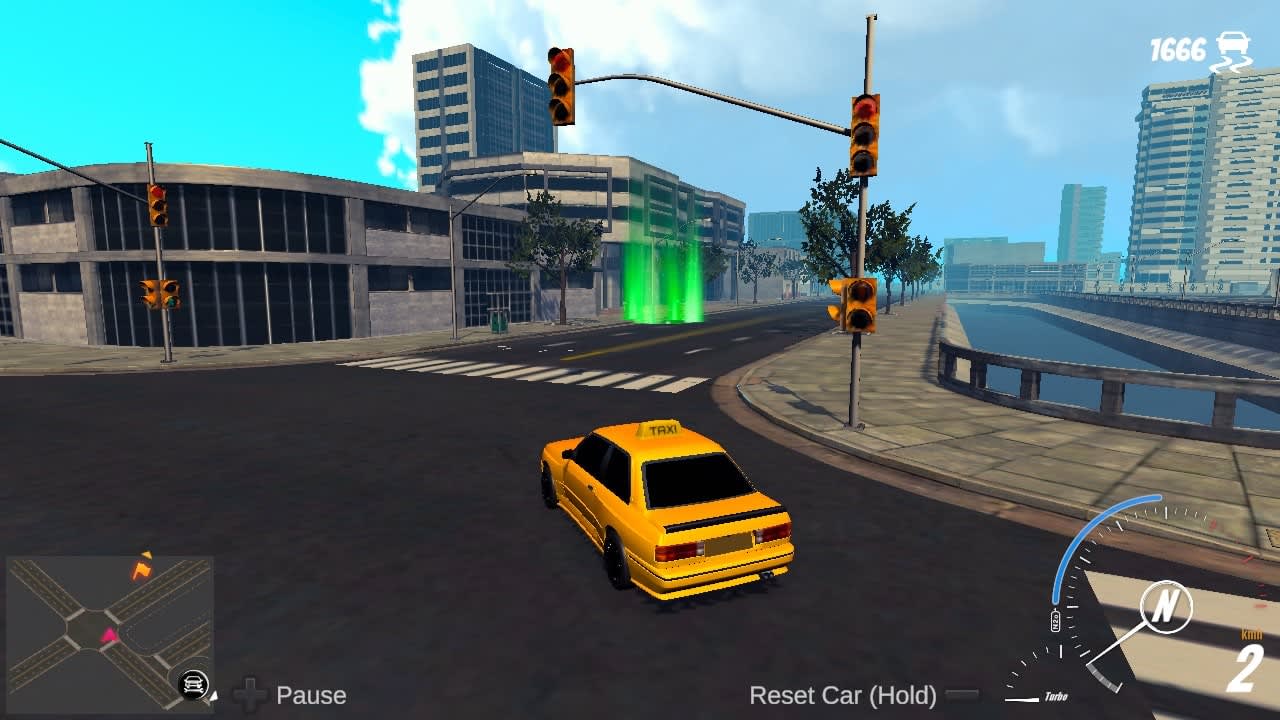Image resolution: width=1280 pixels, height=720 pixels.
Task: Open the Pause menu
Action: click(311, 695)
